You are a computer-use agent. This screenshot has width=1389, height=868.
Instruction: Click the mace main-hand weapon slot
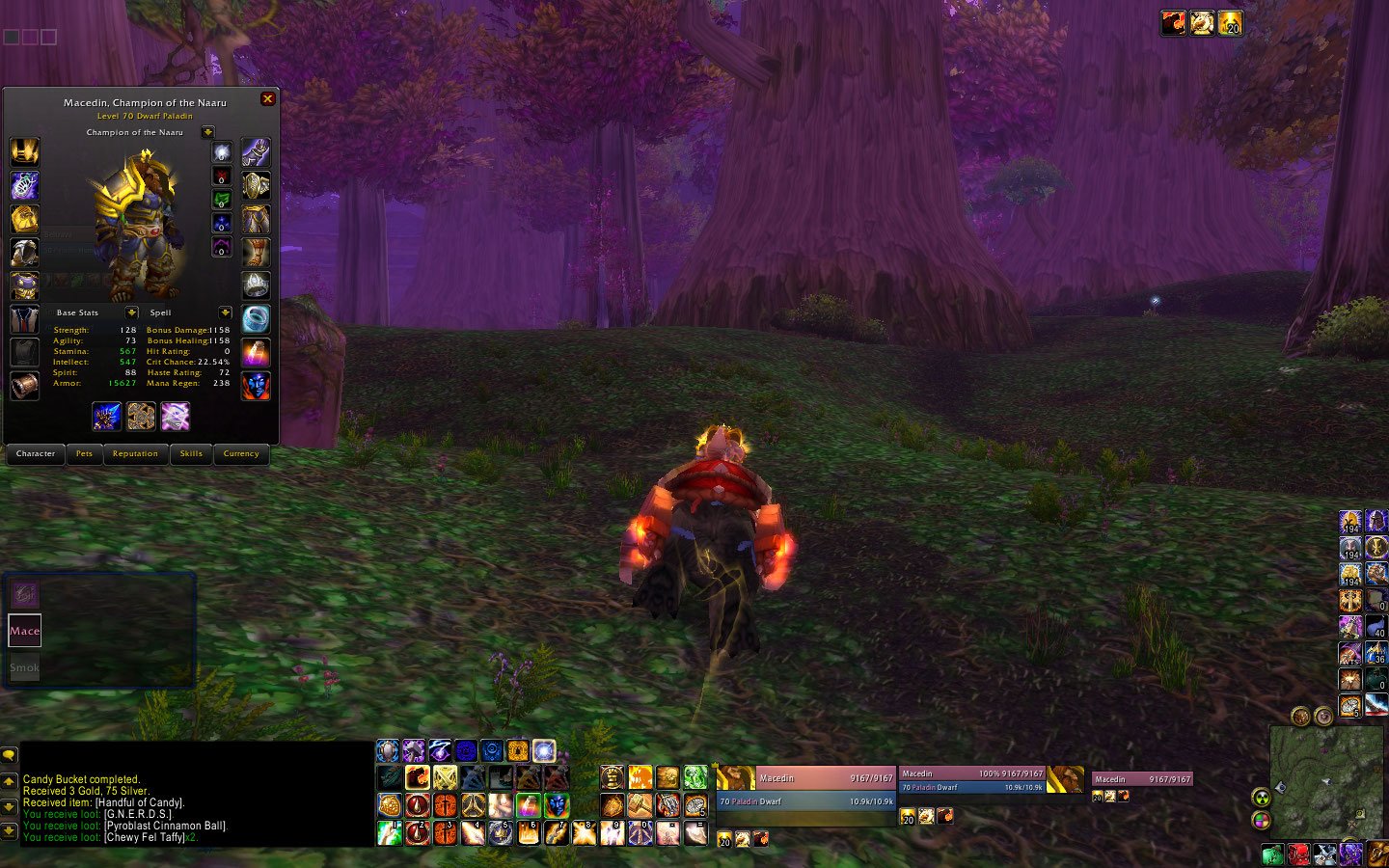[107, 416]
